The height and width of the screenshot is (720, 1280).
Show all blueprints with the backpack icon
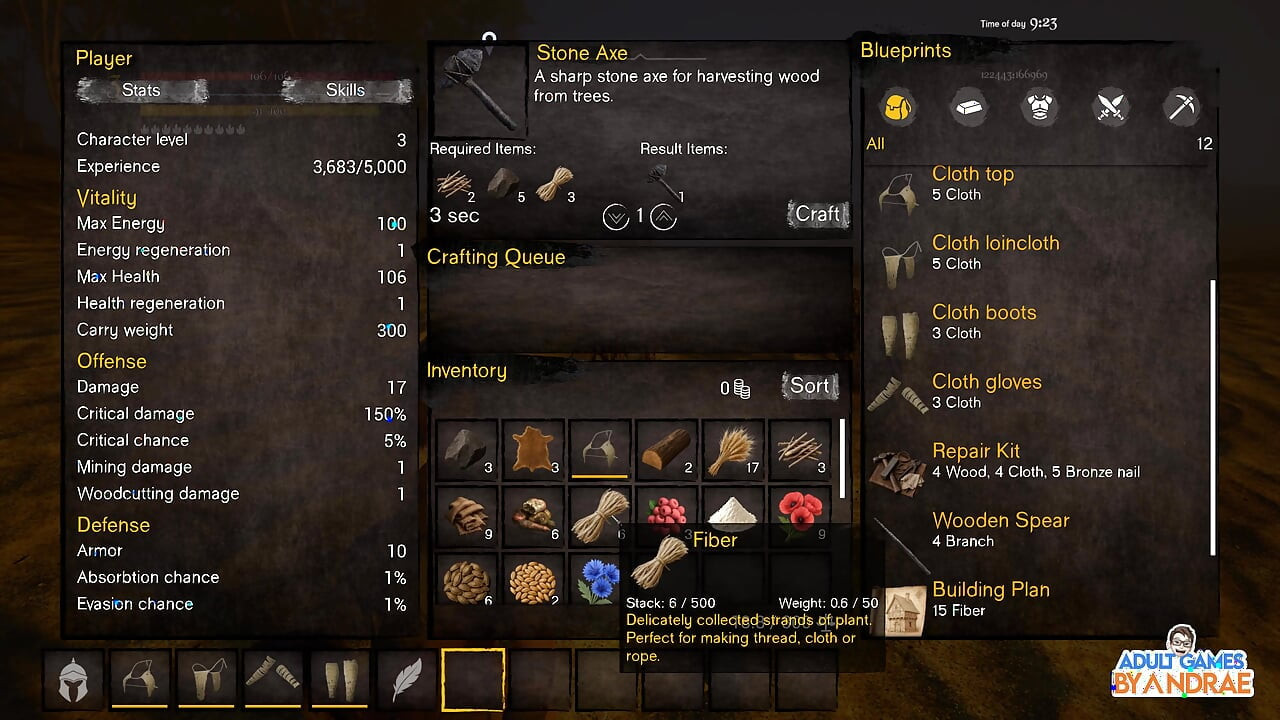[x=898, y=107]
